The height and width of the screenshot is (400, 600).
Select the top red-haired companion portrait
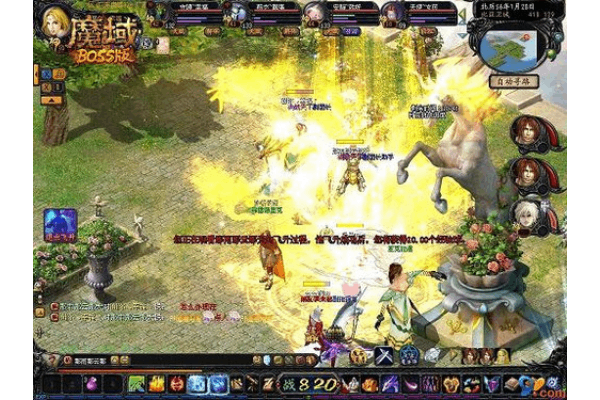pyautogui.click(x=526, y=133)
